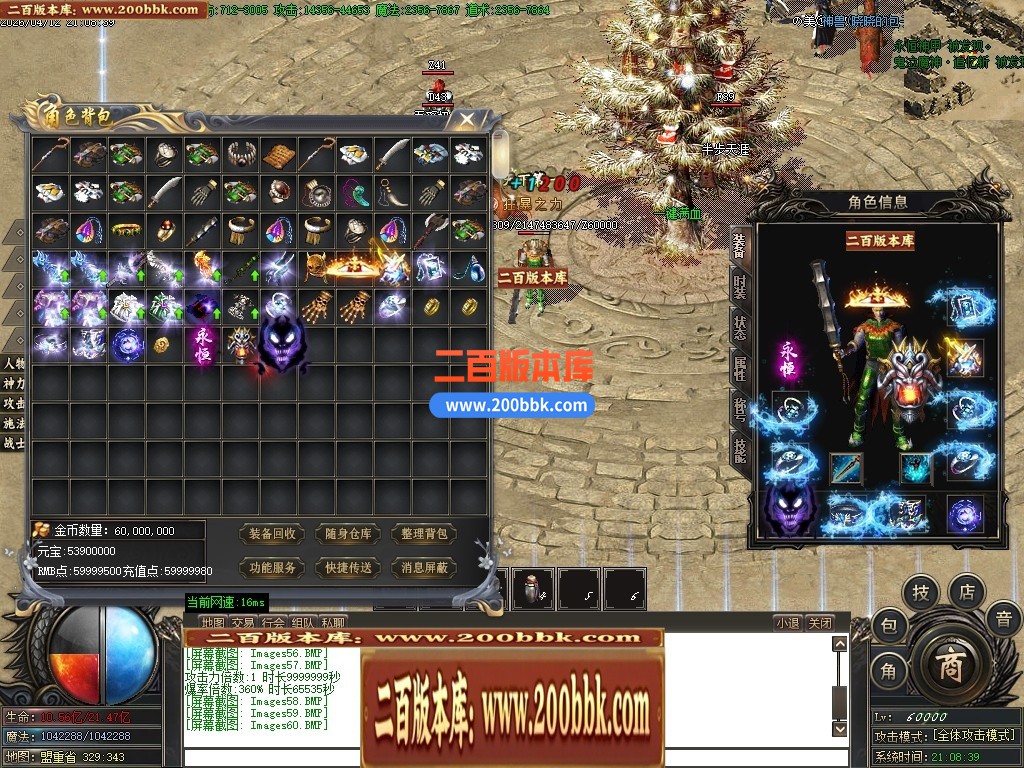The image size is (1024, 768).
Task: Open the 属性 attributes tab
Action: point(739,369)
